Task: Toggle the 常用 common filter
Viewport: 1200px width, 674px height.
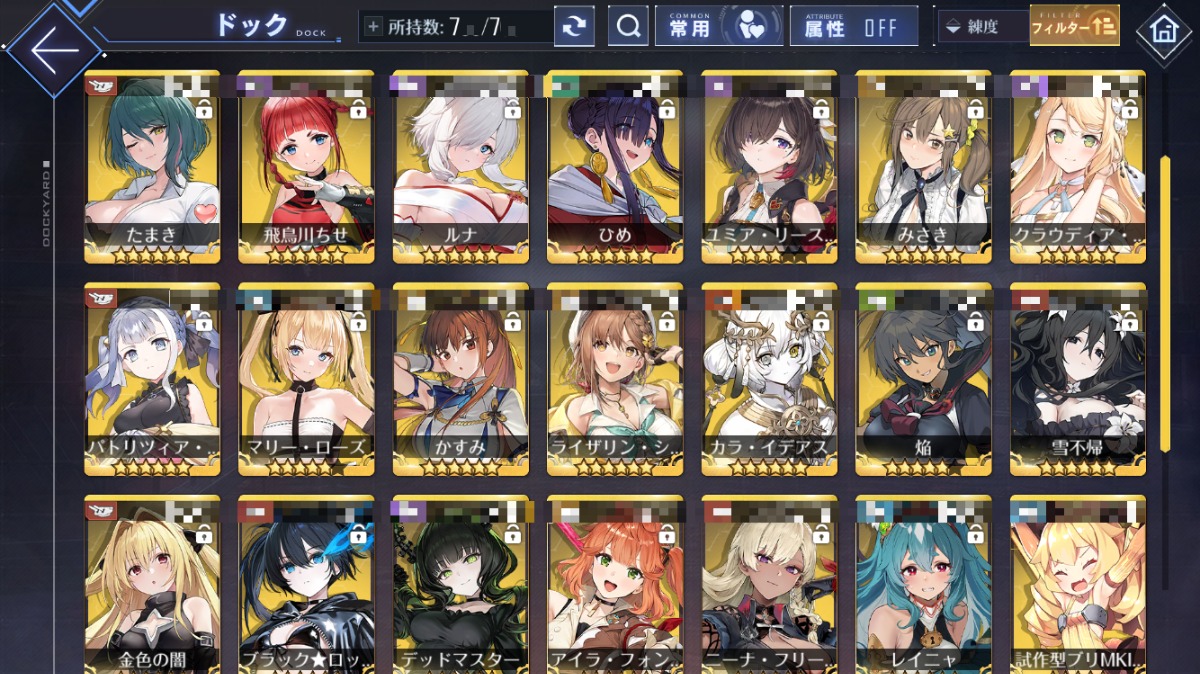Action: coord(718,27)
